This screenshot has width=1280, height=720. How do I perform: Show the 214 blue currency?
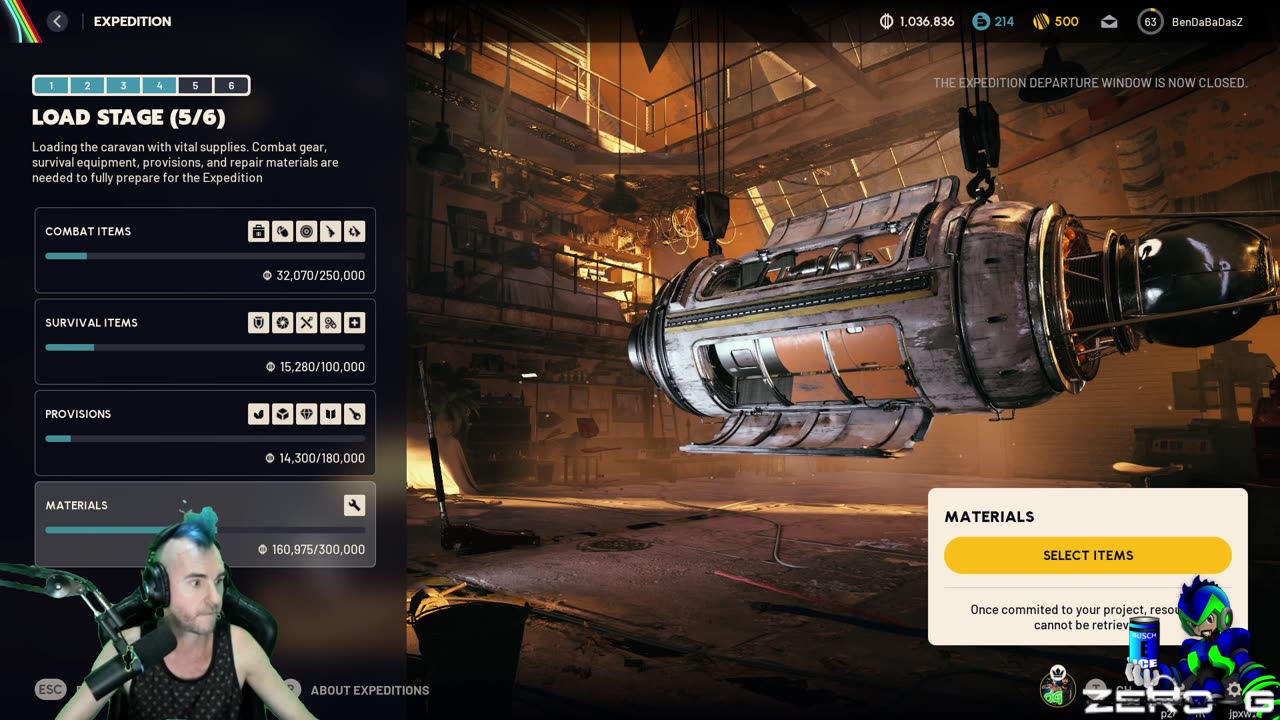tap(993, 21)
